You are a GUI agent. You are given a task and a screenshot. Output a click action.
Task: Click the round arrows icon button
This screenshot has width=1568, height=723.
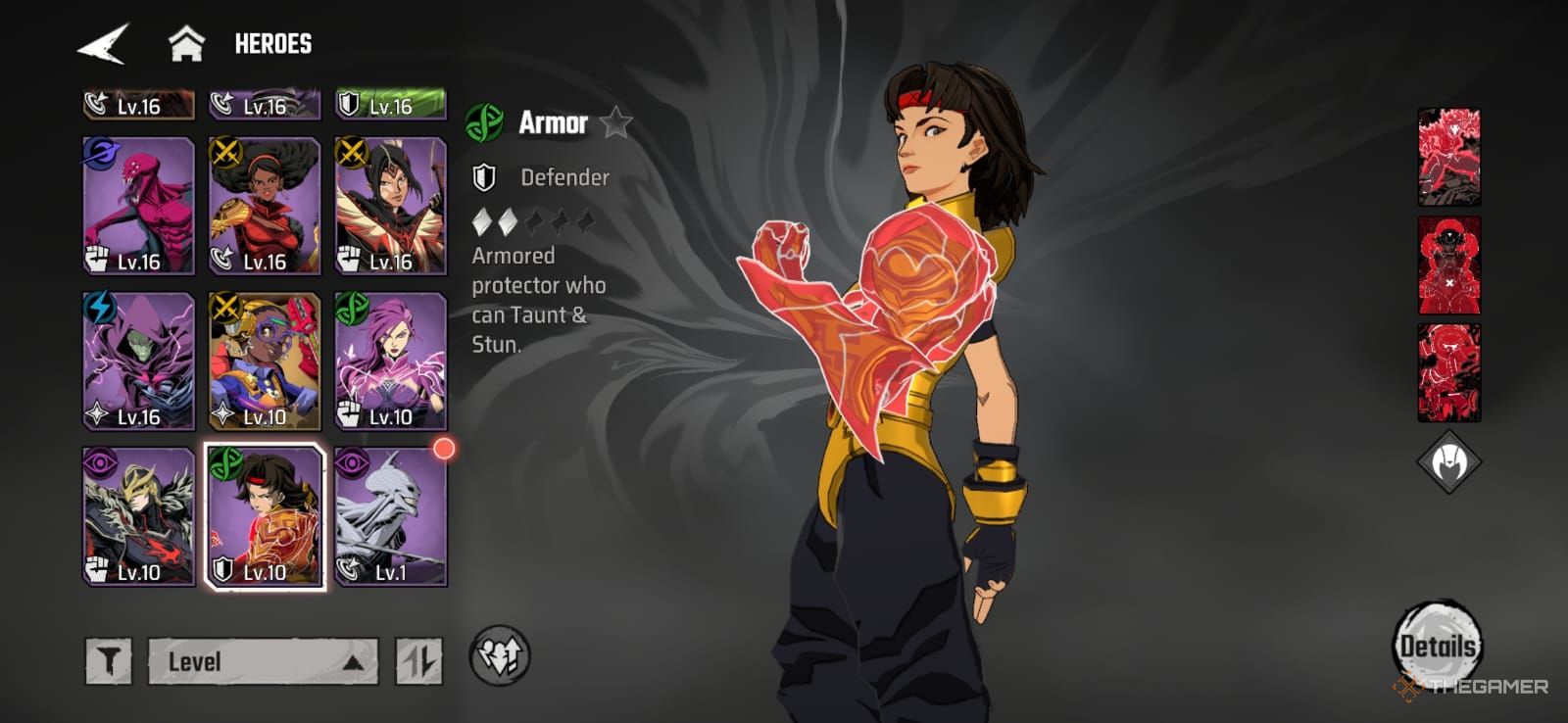(x=500, y=656)
